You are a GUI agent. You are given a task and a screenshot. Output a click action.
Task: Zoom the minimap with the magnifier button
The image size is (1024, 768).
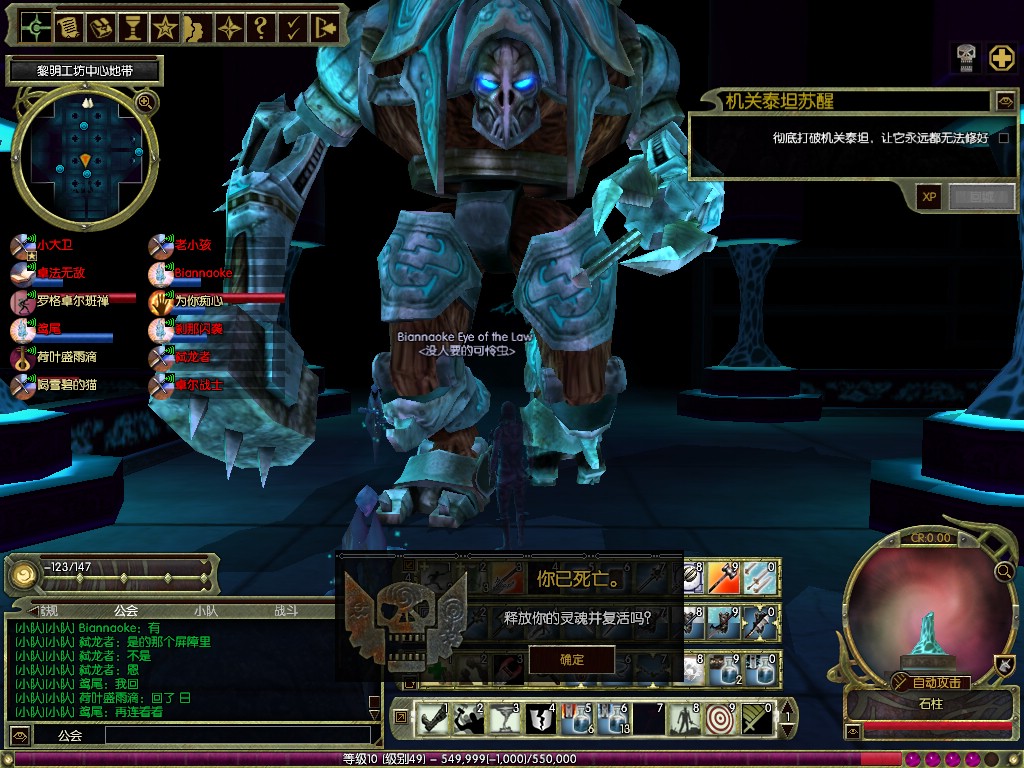click(x=146, y=102)
